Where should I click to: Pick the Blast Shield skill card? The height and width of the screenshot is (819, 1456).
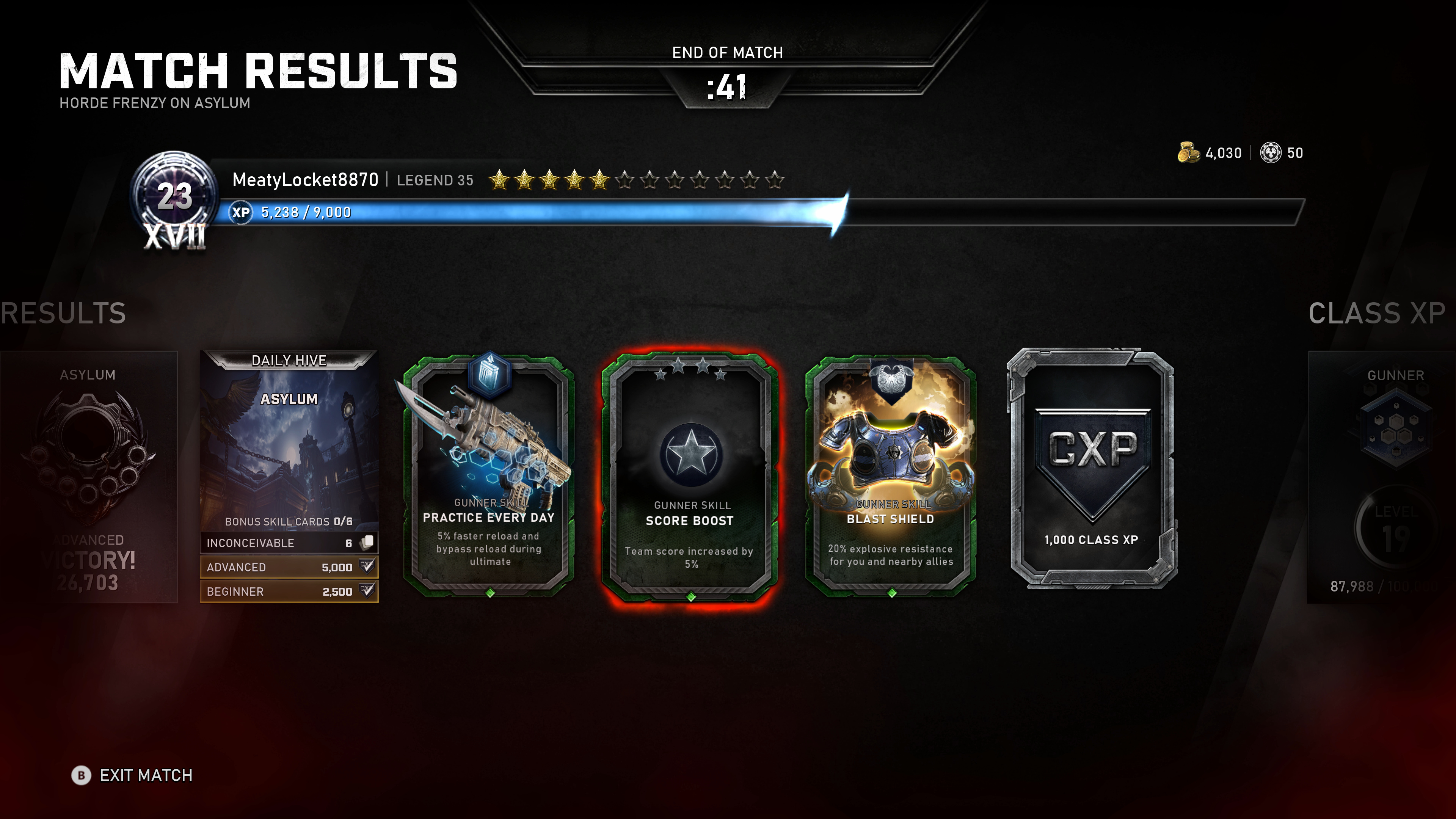[891, 475]
